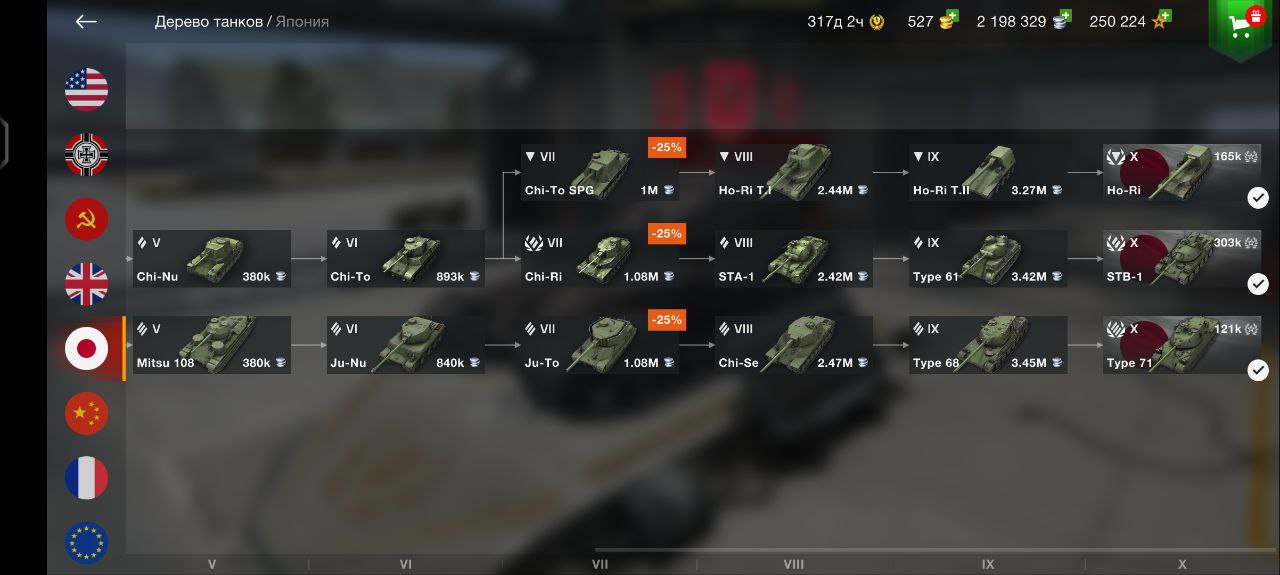
Task: Switch to the German tank tree
Action: point(87,155)
